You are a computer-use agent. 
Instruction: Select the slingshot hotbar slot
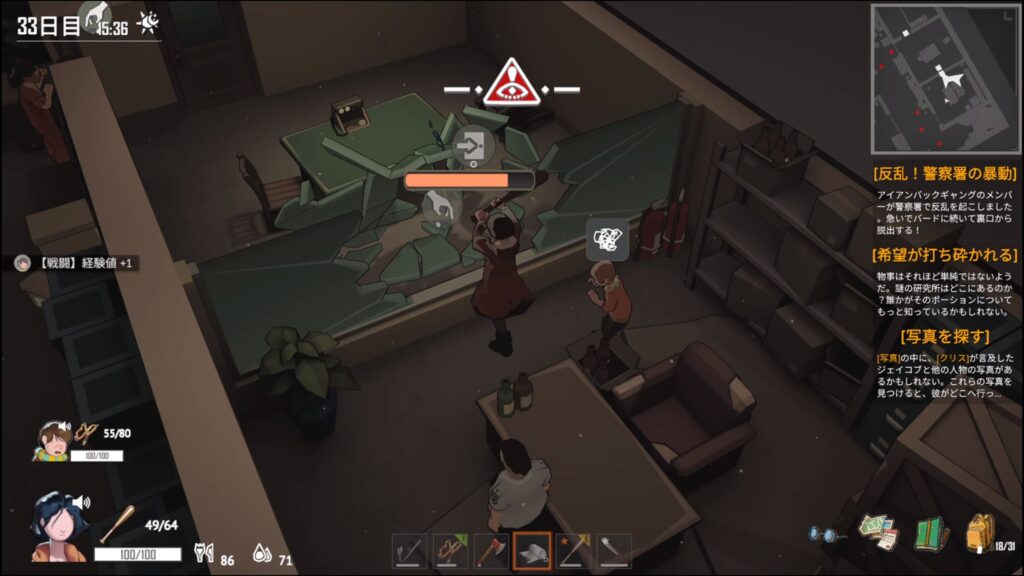[x=450, y=551]
